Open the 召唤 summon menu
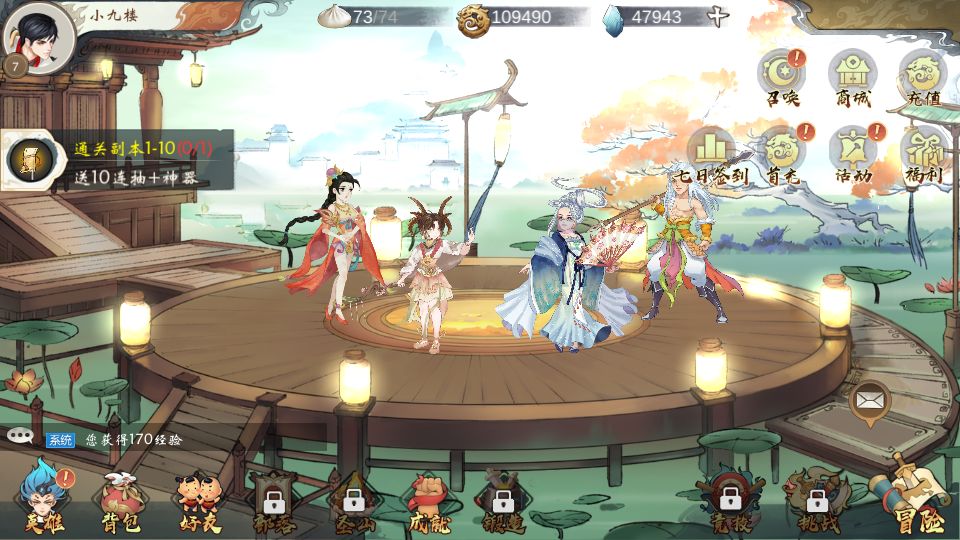The image size is (960, 540). 782,78
